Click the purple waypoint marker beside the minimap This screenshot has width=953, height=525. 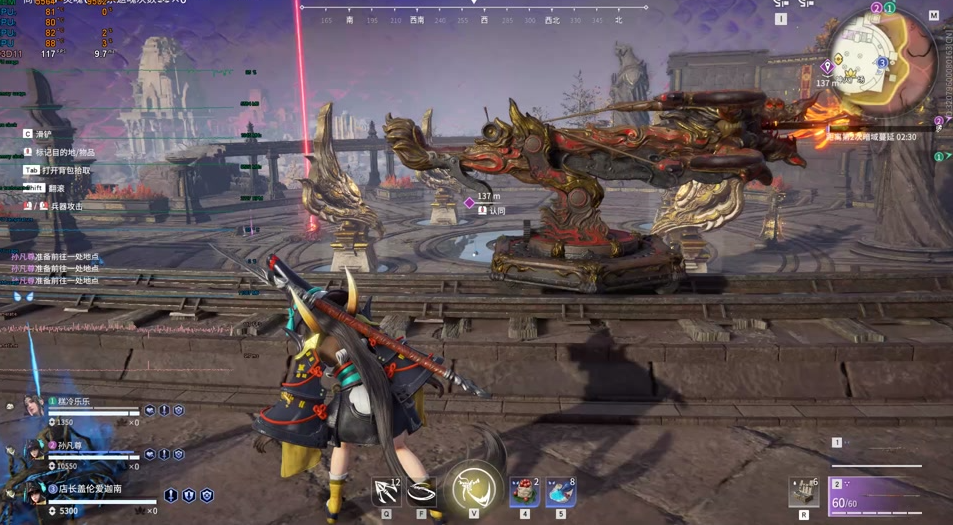pyautogui.click(x=827, y=68)
